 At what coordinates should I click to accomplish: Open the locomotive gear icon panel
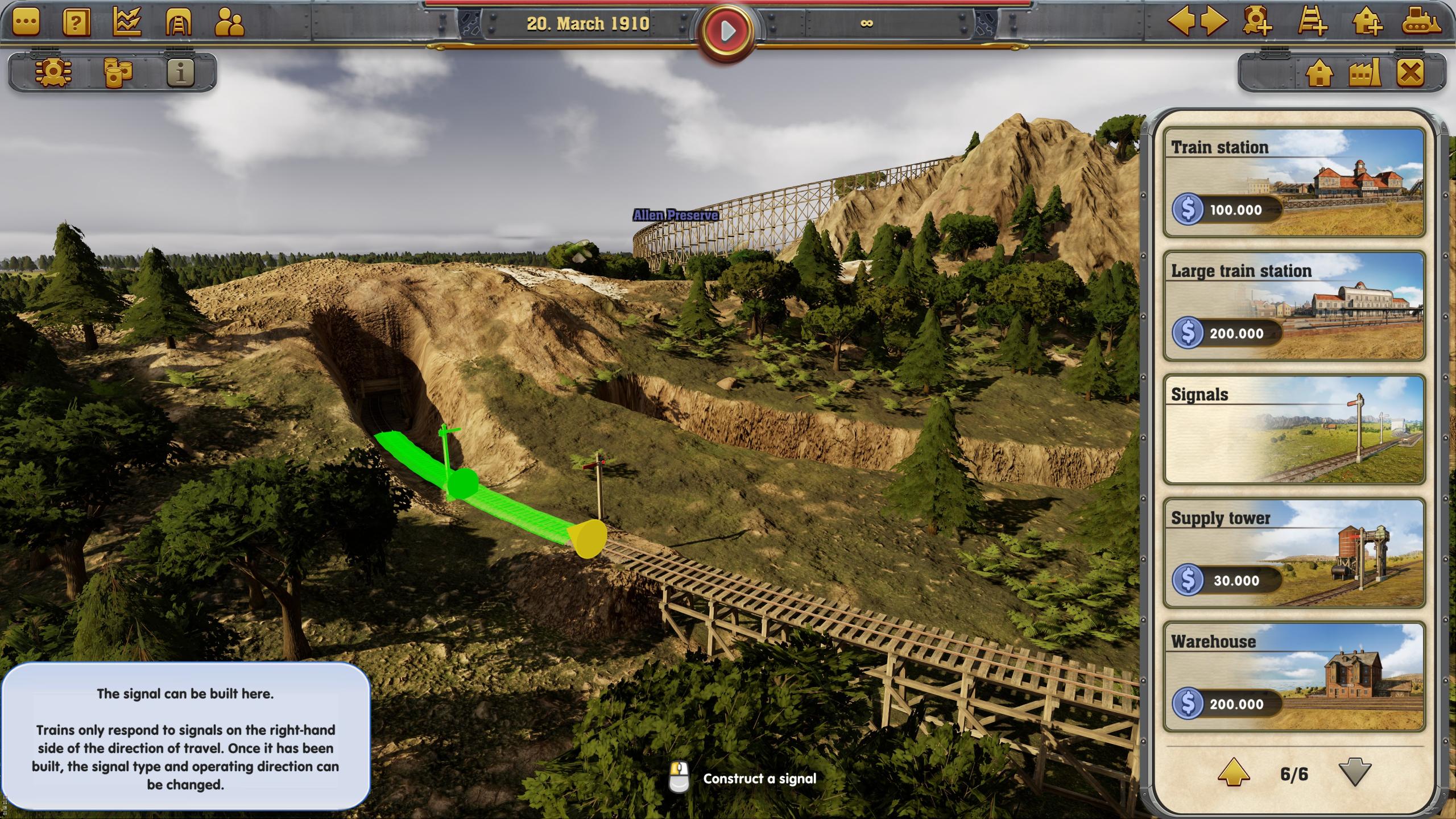click(x=53, y=72)
